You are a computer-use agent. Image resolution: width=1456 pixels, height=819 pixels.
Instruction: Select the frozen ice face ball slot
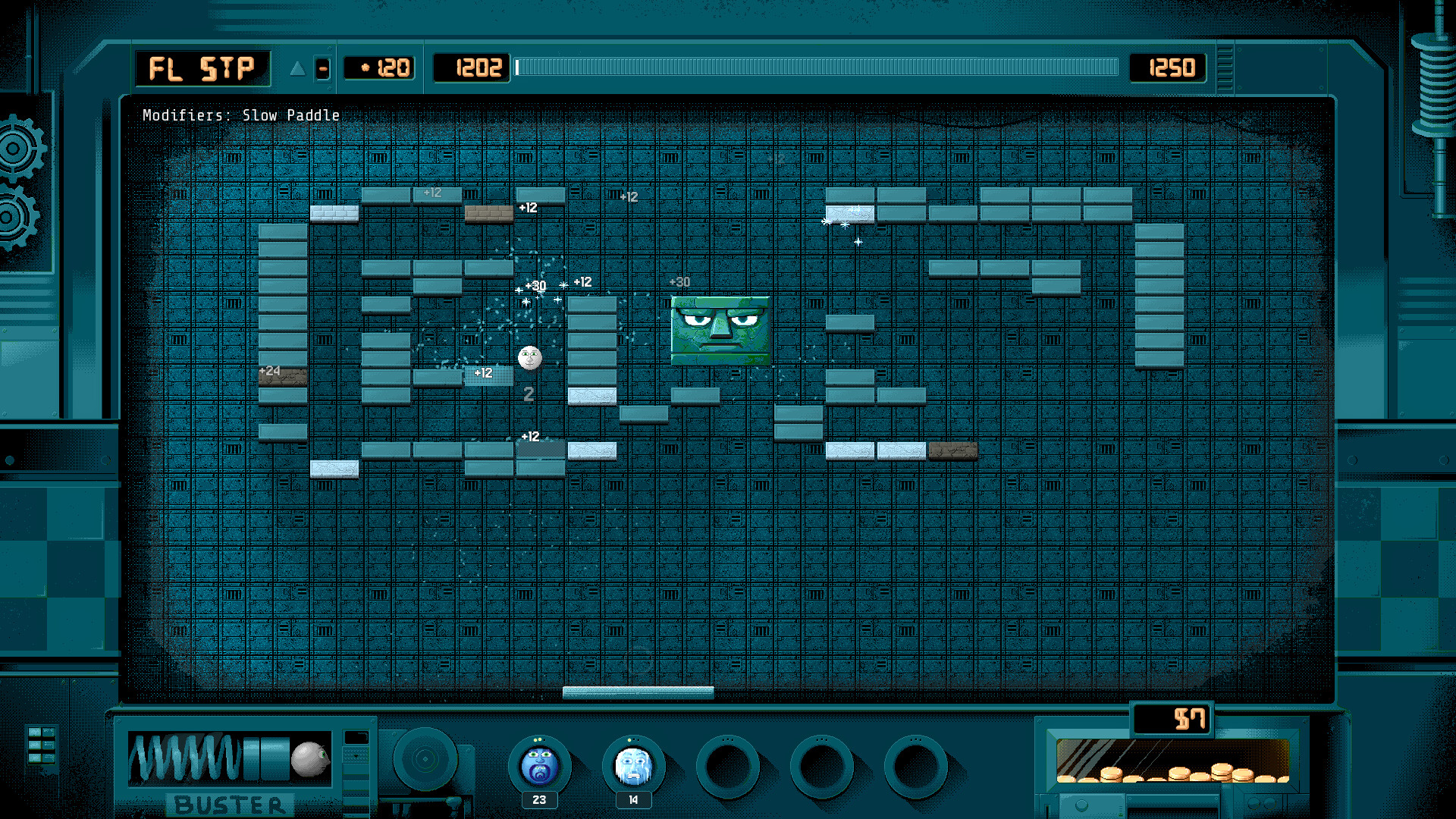pyautogui.click(x=633, y=766)
